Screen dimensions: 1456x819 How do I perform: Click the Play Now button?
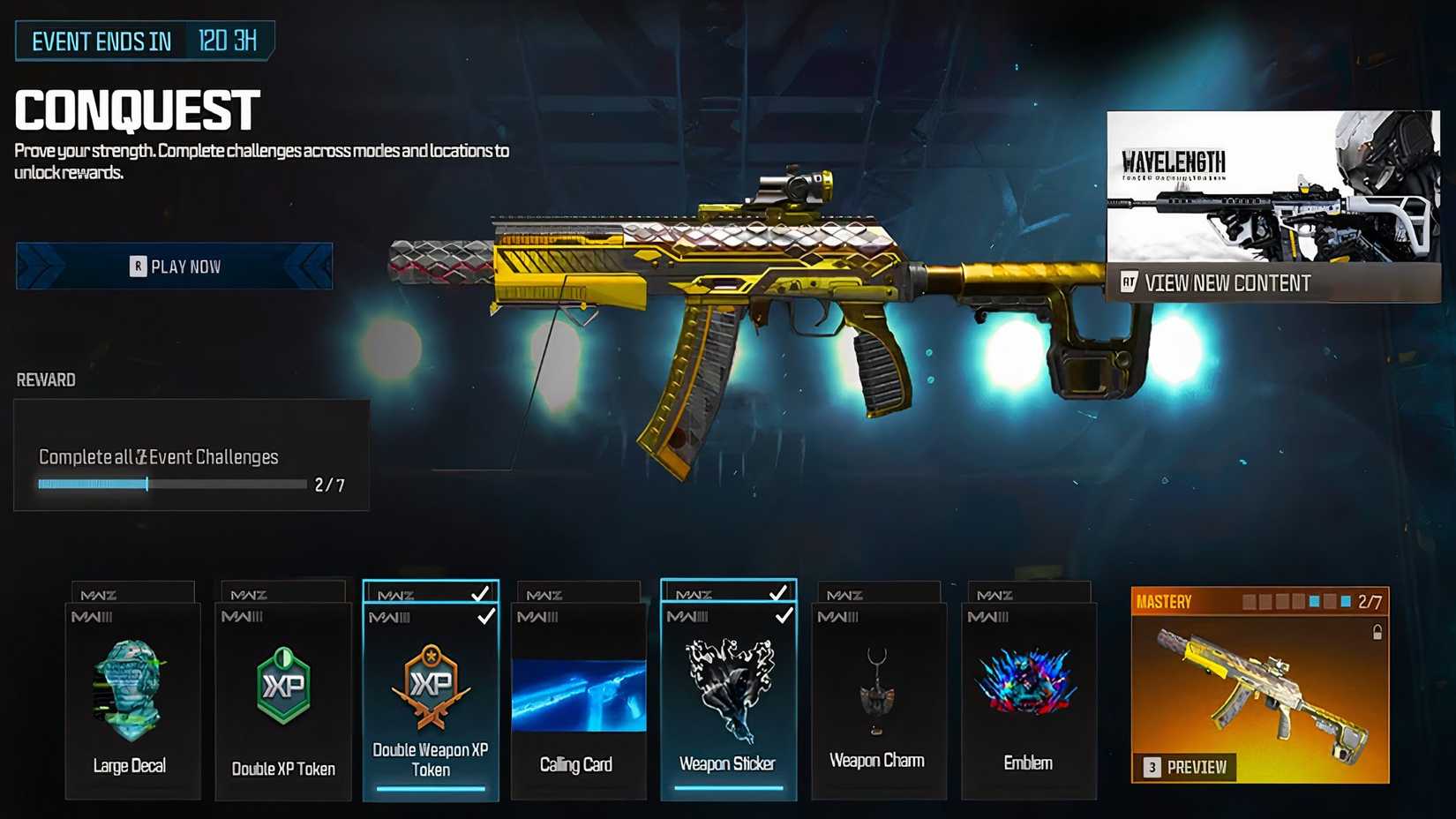tap(173, 266)
